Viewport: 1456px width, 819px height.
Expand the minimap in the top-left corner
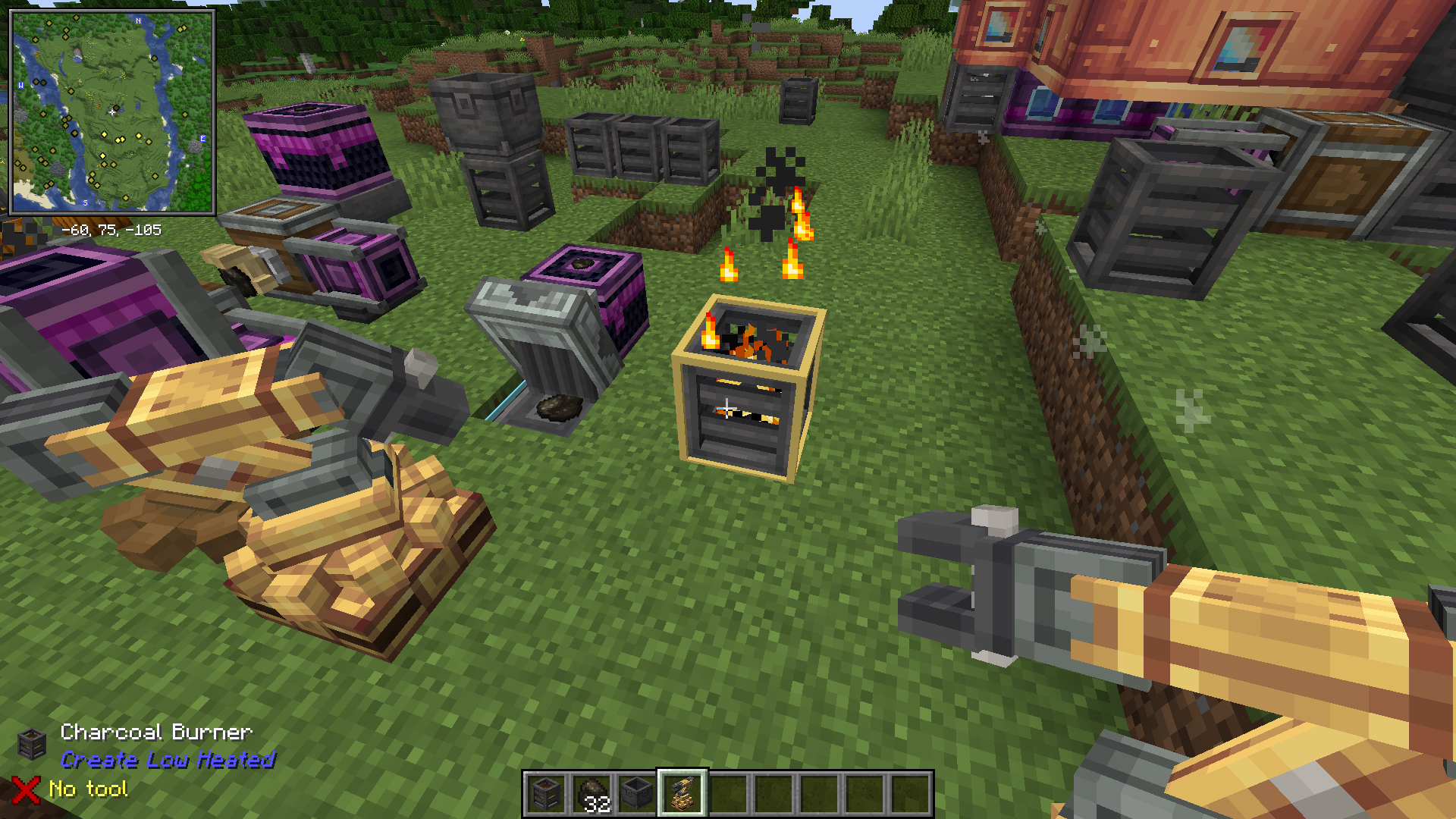pyautogui.click(x=114, y=114)
